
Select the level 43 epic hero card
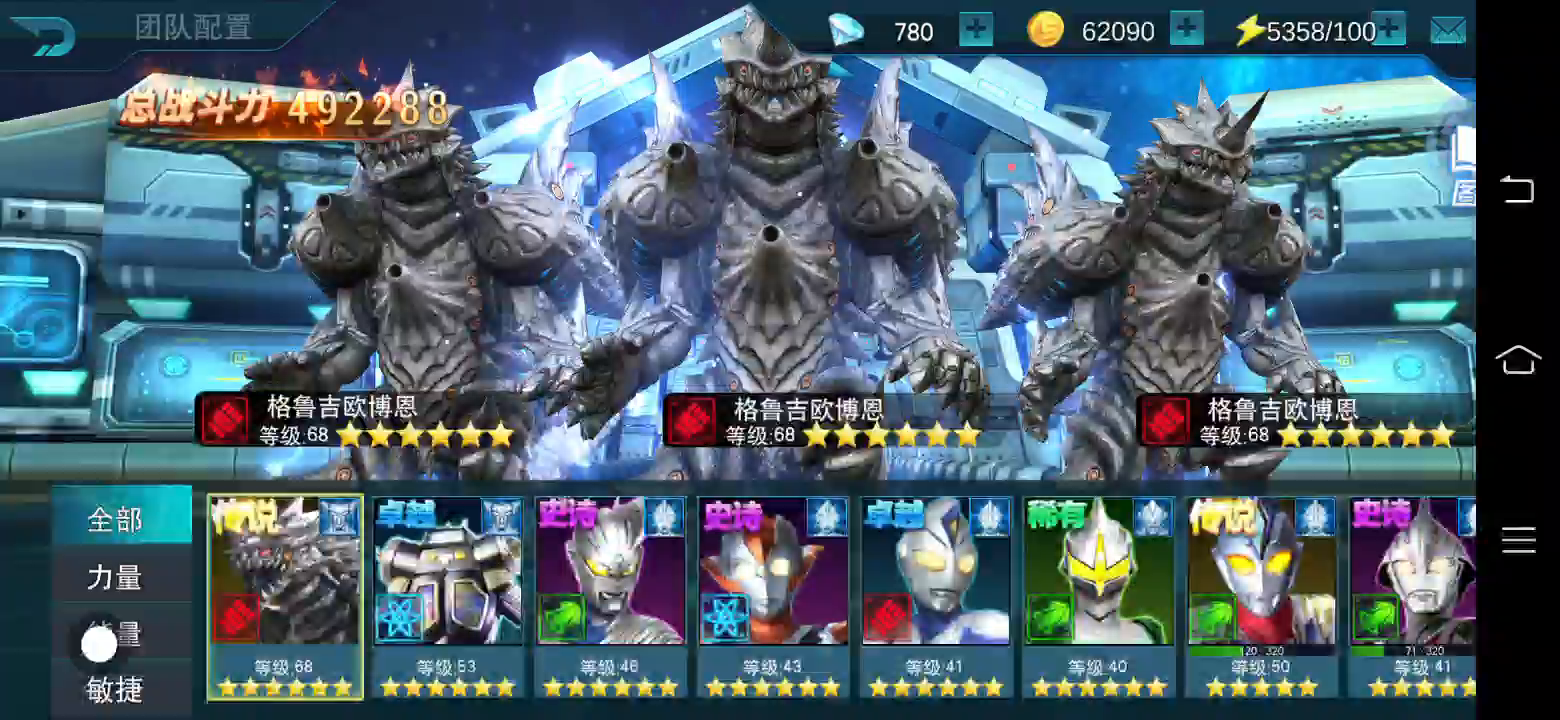(773, 596)
